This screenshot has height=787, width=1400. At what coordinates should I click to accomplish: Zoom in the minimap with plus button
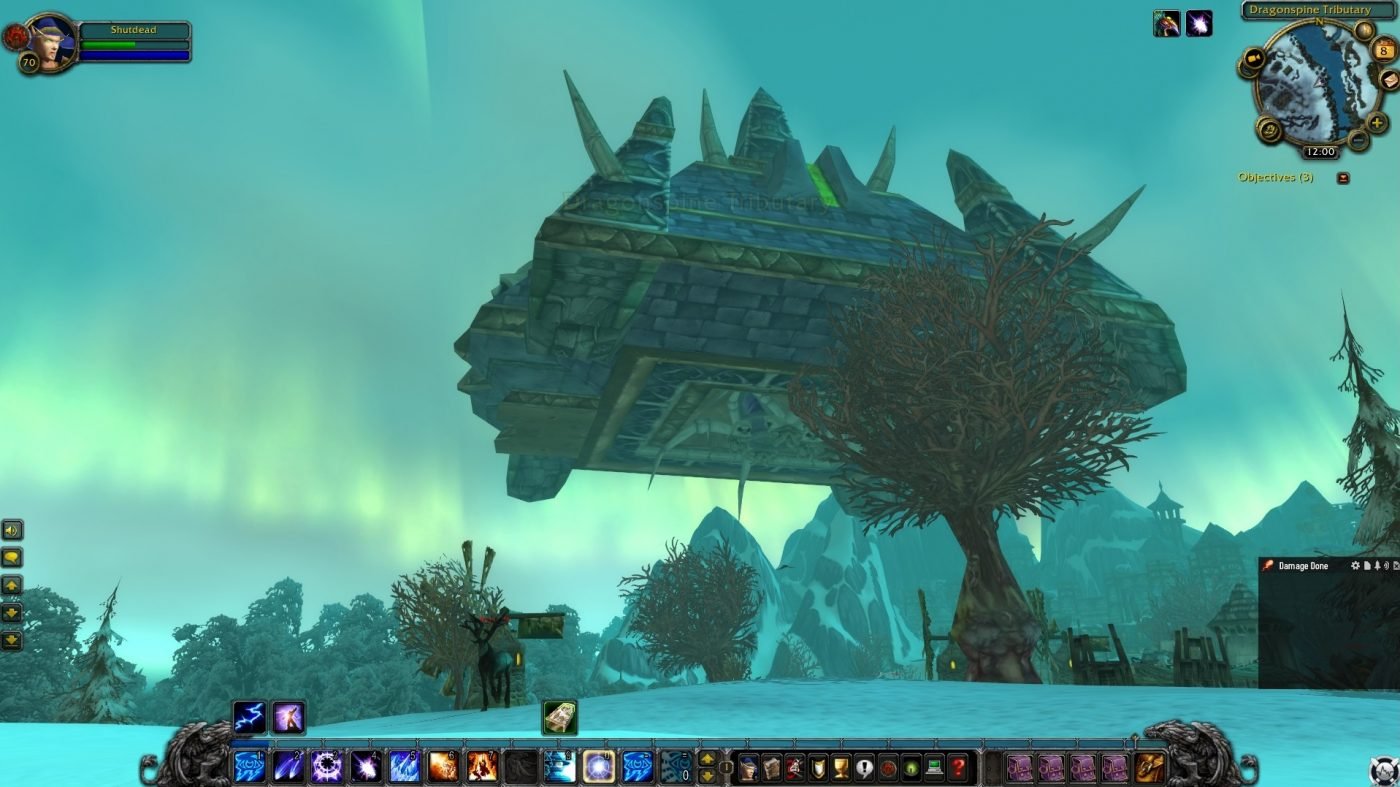[1378, 123]
